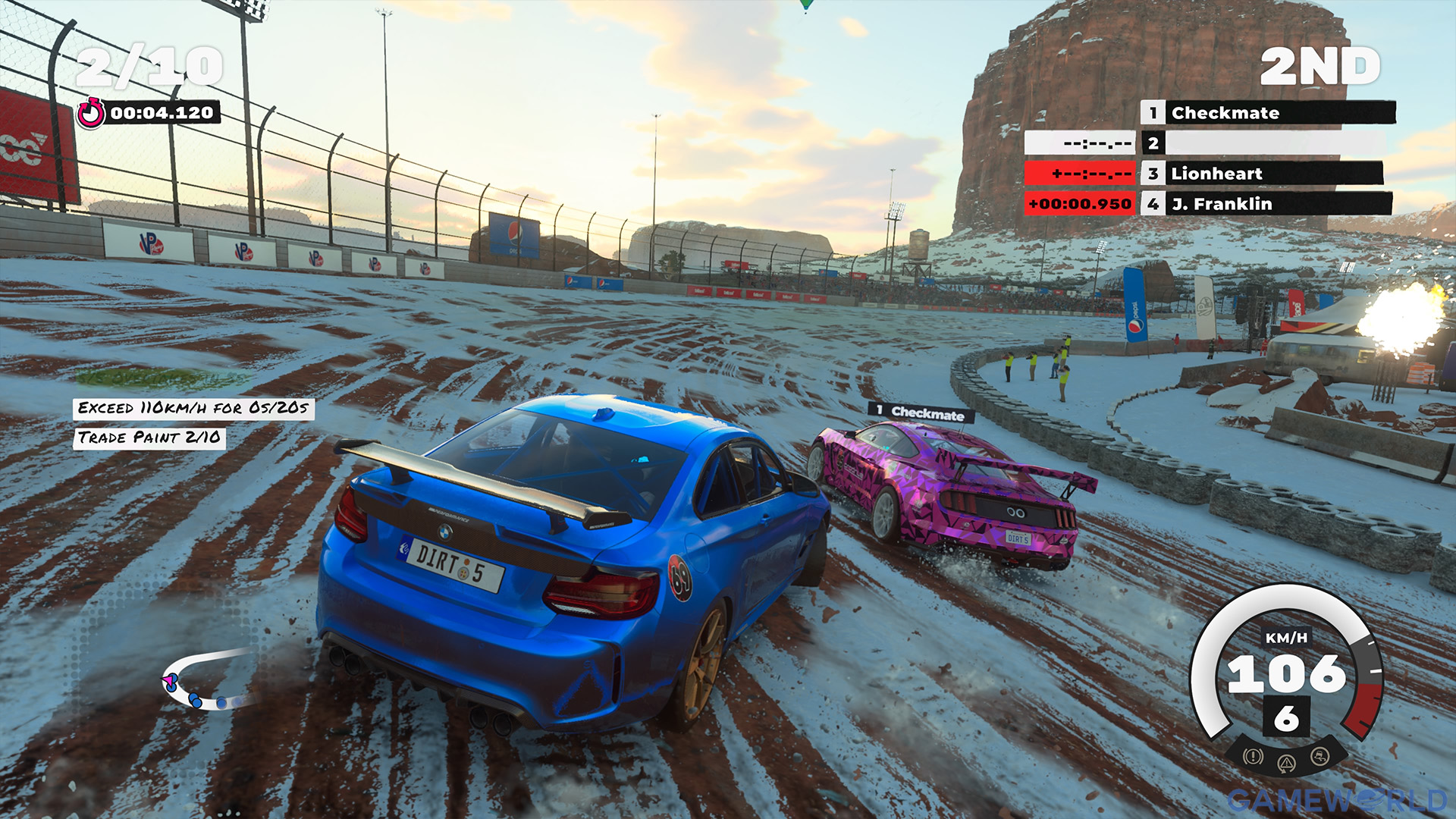Open the Exceed 110km/h objective
The width and height of the screenshot is (1456, 819).
[x=193, y=409]
